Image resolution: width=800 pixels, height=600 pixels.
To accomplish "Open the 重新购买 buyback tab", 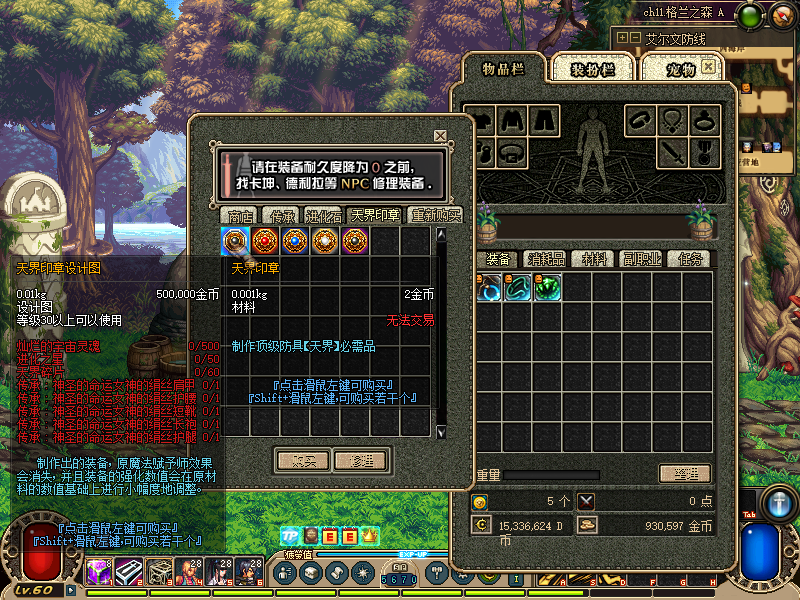I will pos(435,216).
